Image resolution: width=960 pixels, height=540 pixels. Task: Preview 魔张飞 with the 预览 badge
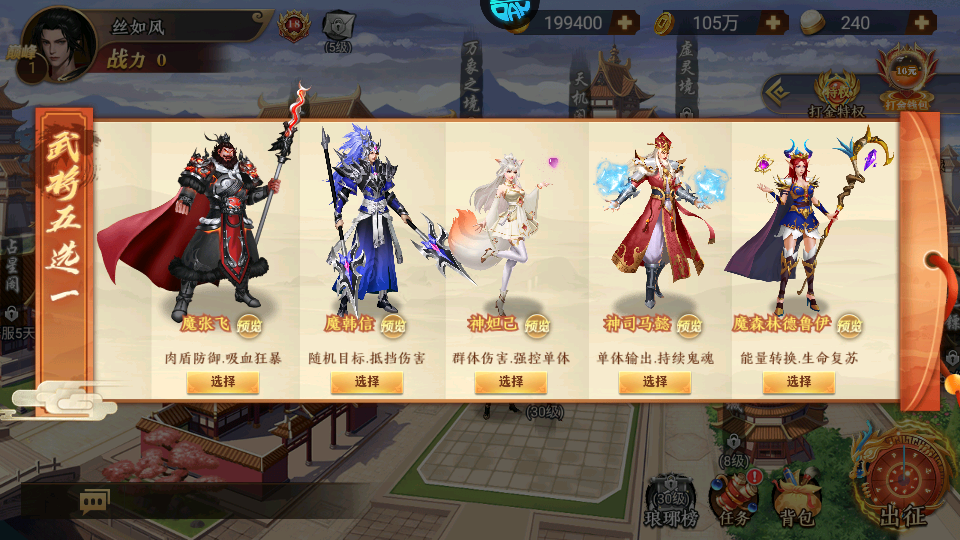click(249, 326)
